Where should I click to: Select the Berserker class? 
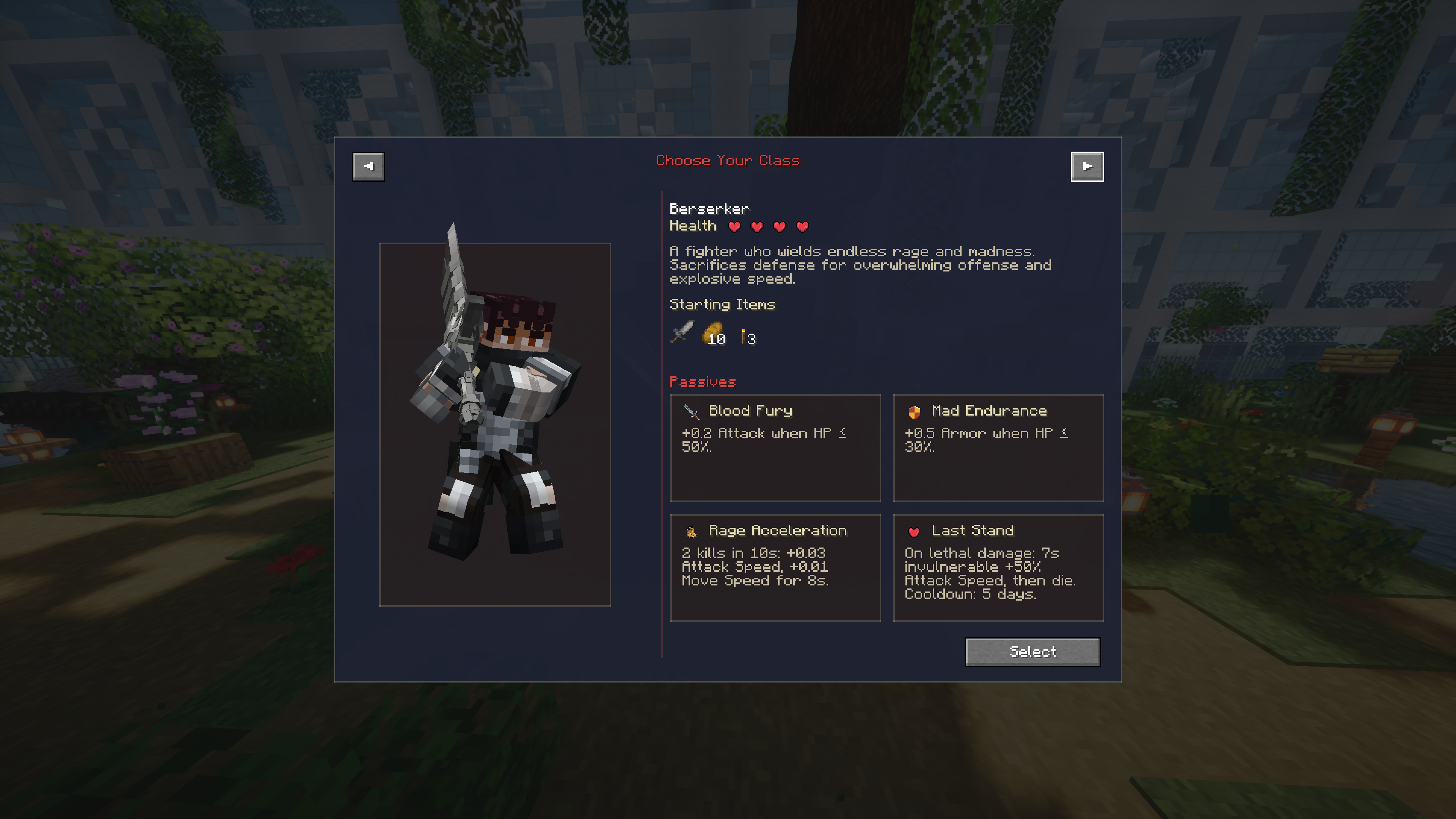(1032, 652)
